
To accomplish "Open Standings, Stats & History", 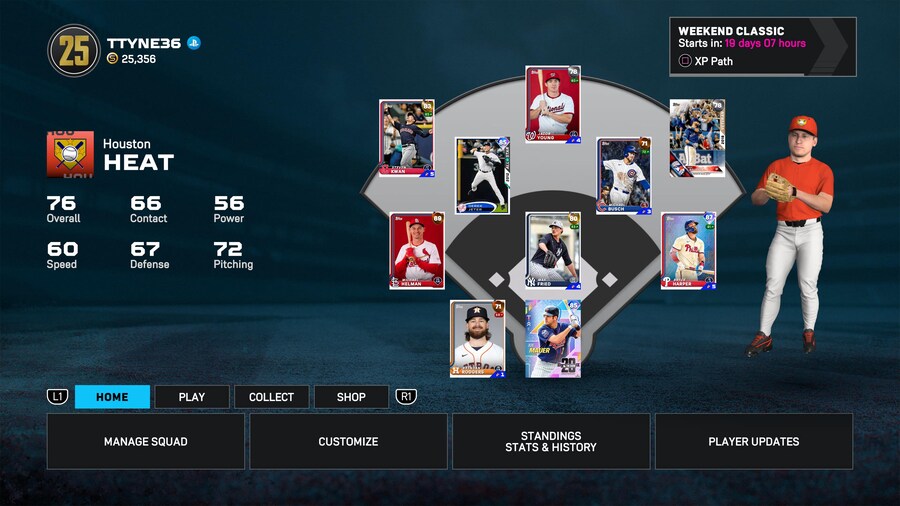I will click(551, 441).
